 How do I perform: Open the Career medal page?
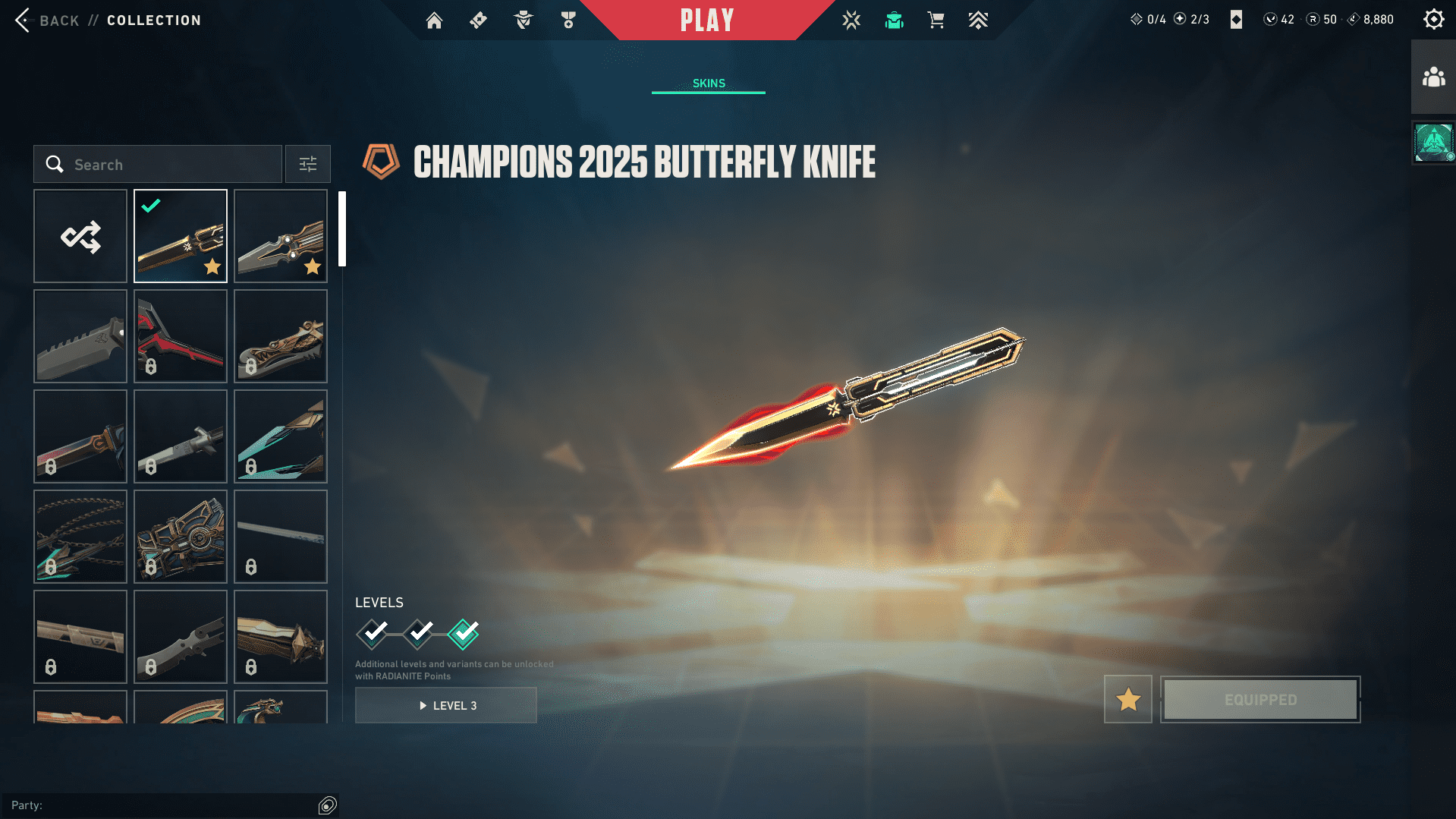(x=568, y=20)
